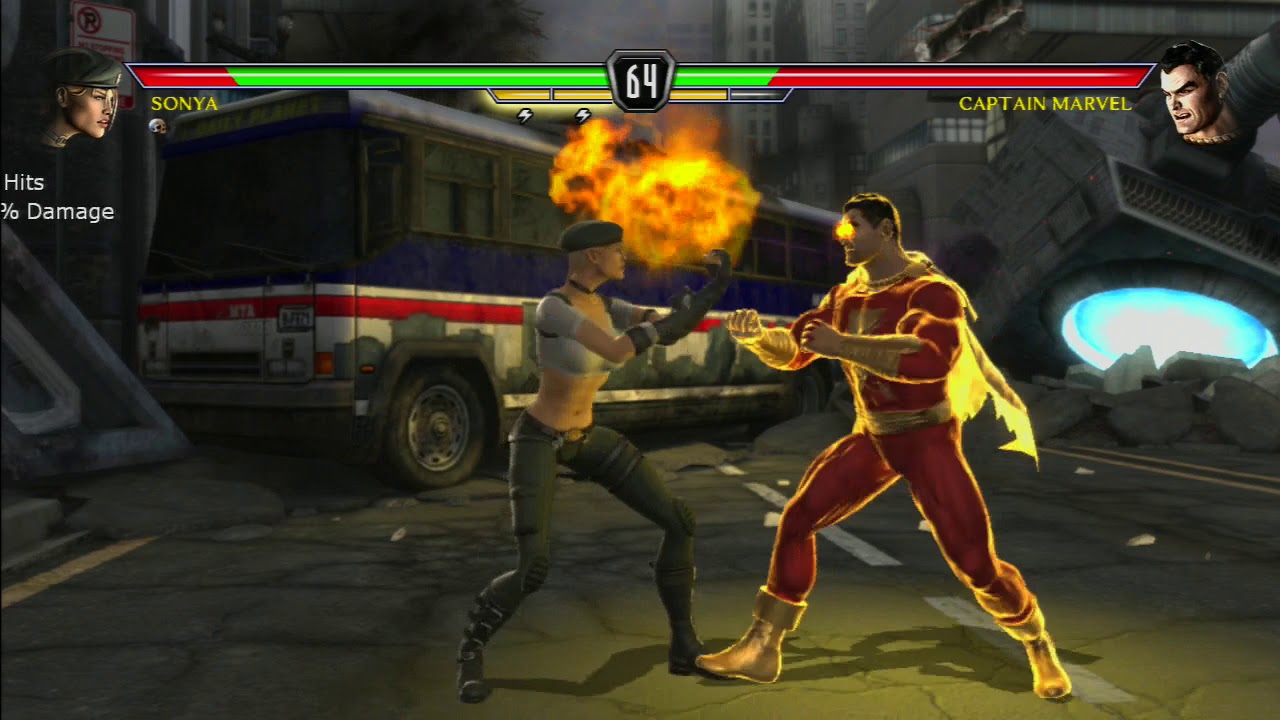Select the SONYA name label
The height and width of the screenshot is (720, 1280).
pos(185,104)
